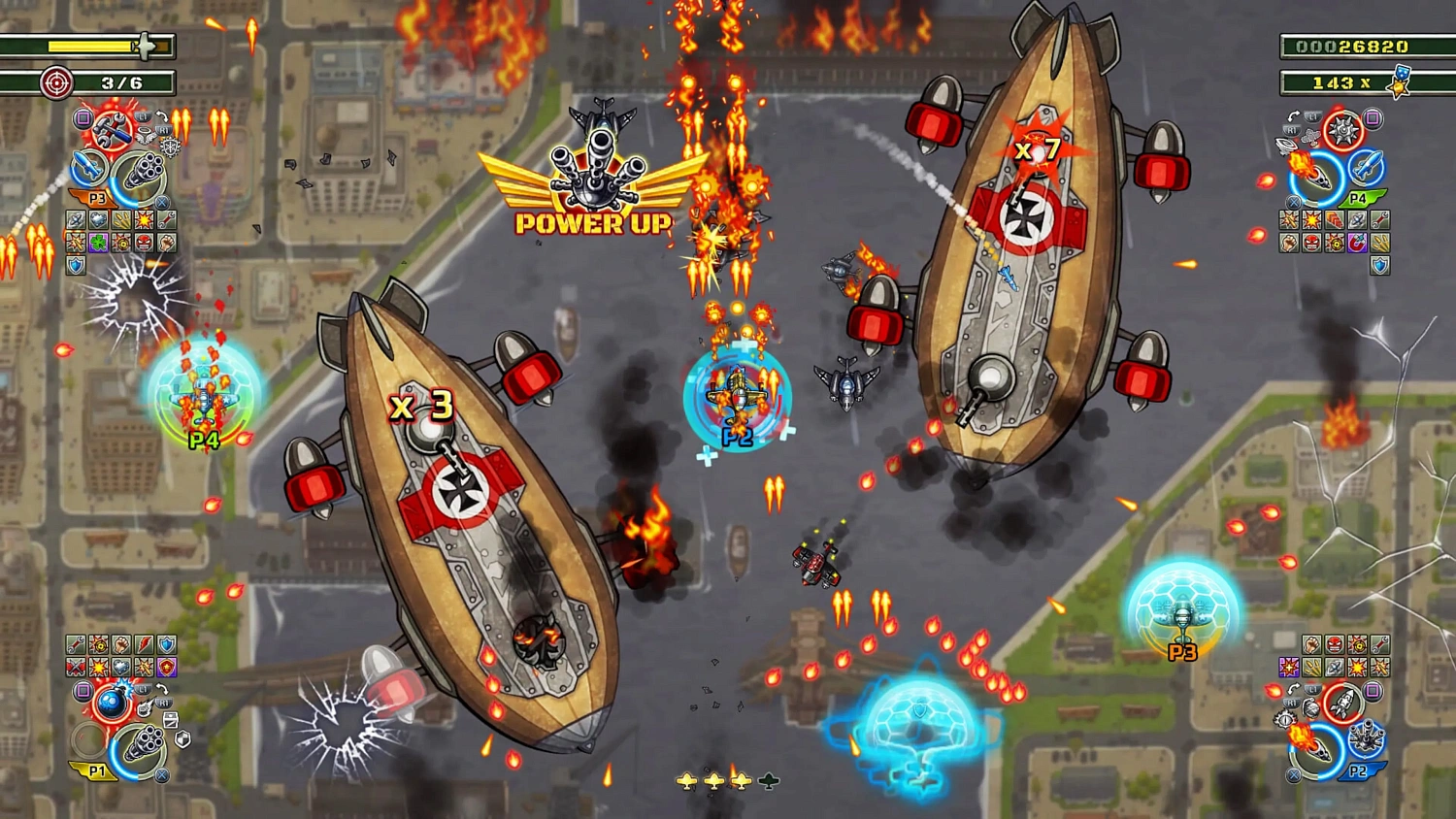Collect the golden POWER UP quad-gun pickup
The image size is (1456, 819).
[x=592, y=175]
